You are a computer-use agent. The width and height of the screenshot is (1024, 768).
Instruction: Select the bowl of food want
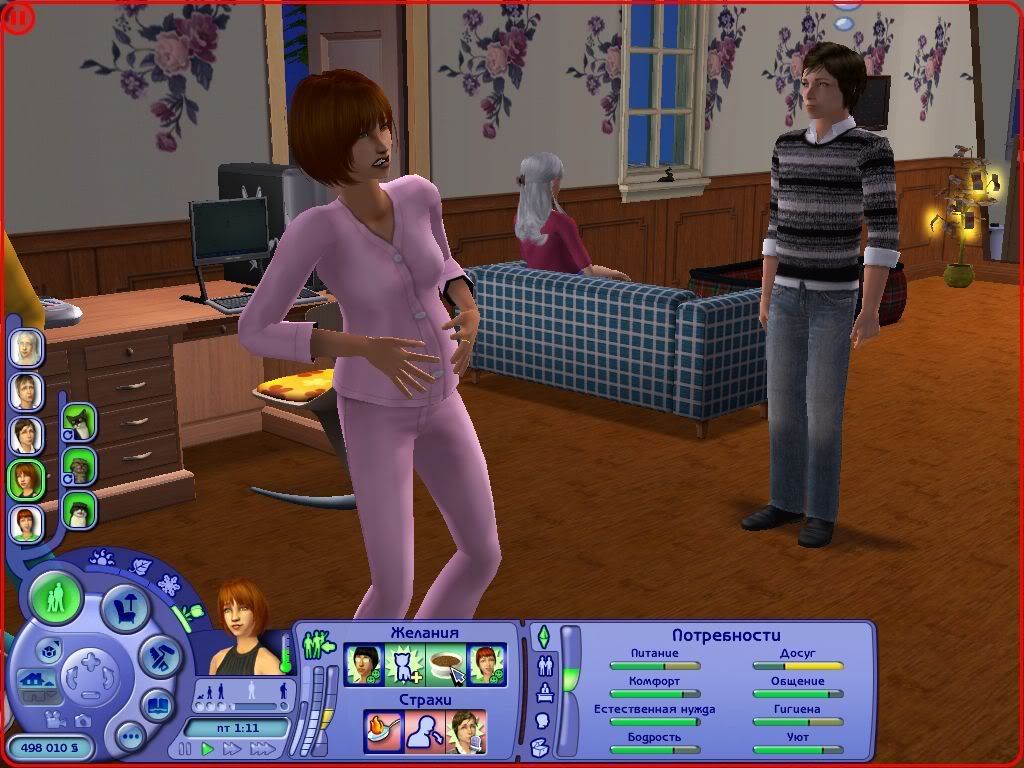[x=446, y=664]
